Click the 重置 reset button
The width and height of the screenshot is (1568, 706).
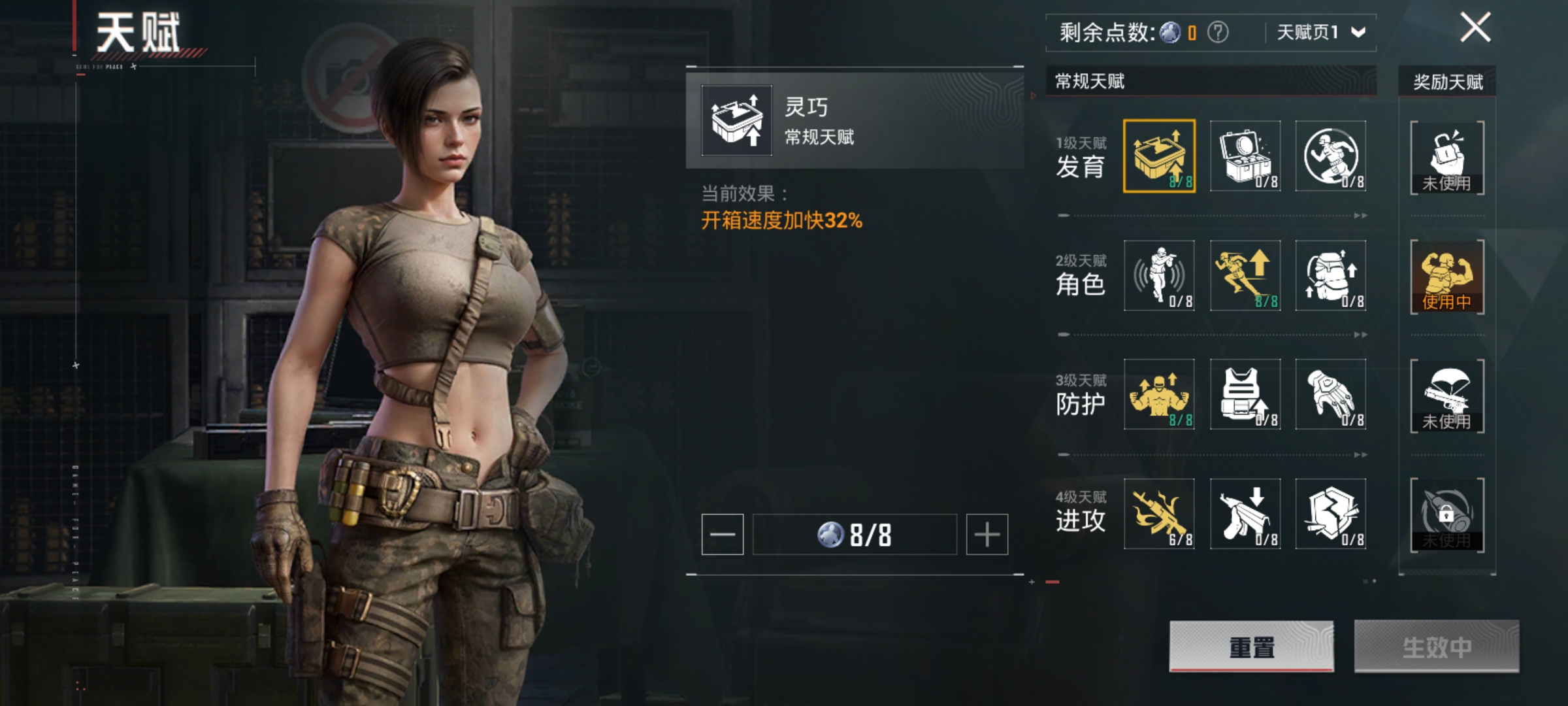point(1251,647)
